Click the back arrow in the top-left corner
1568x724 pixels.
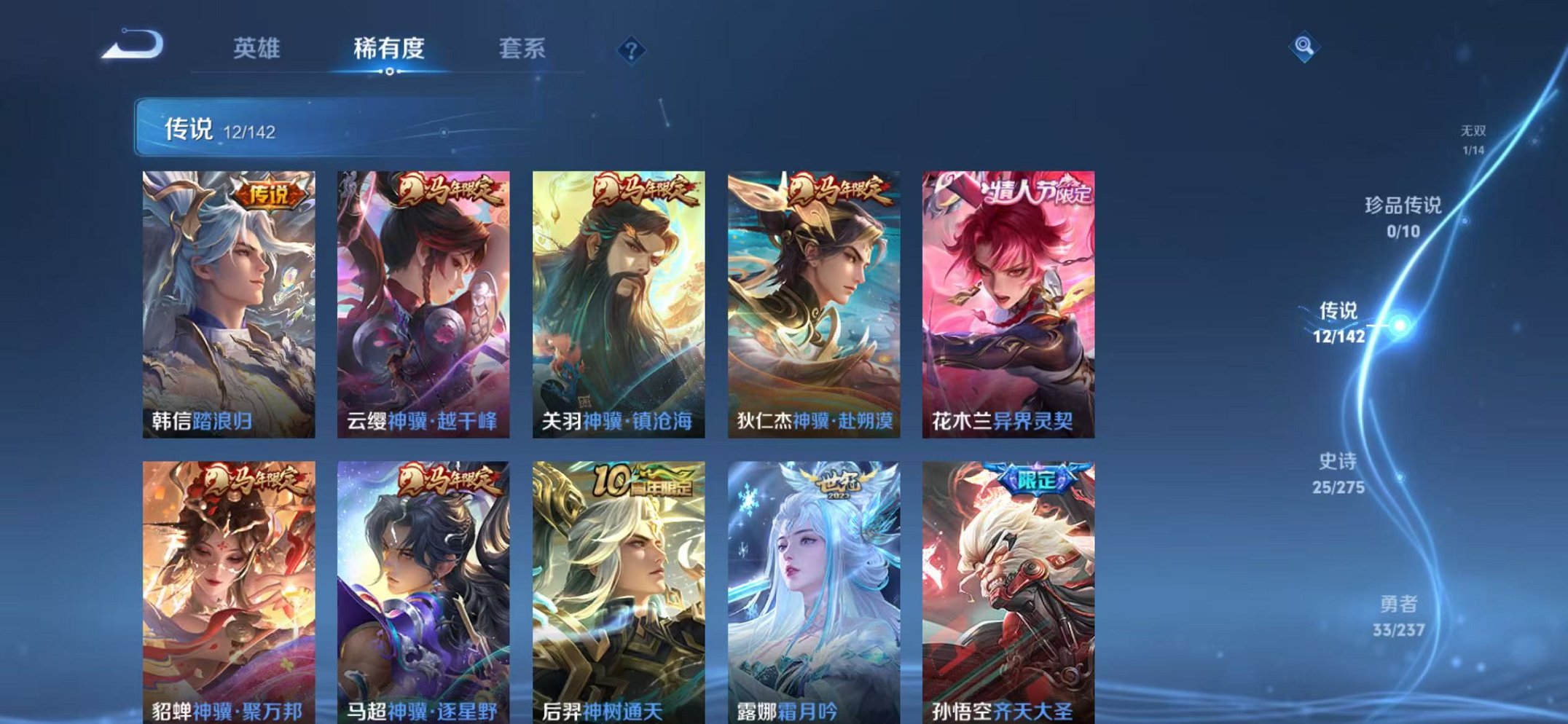pyautogui.click(x=131, y=45)
